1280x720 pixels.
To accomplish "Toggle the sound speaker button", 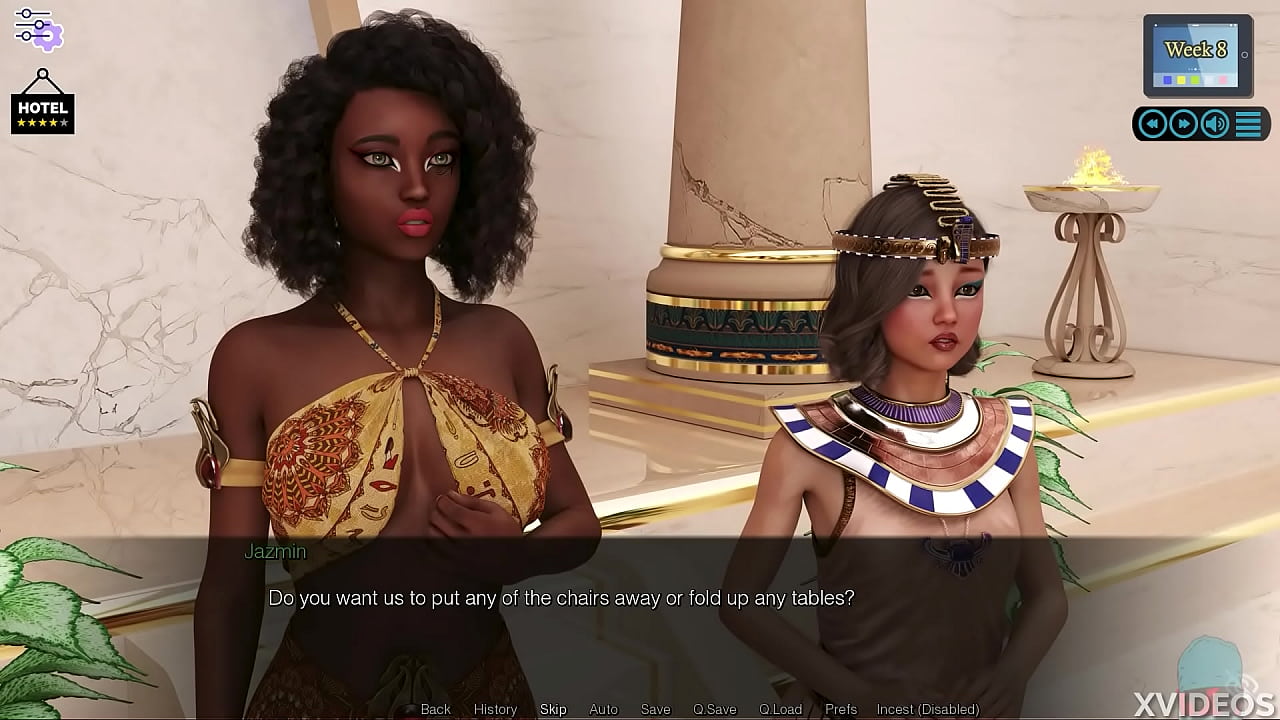I will [1215, 123].
